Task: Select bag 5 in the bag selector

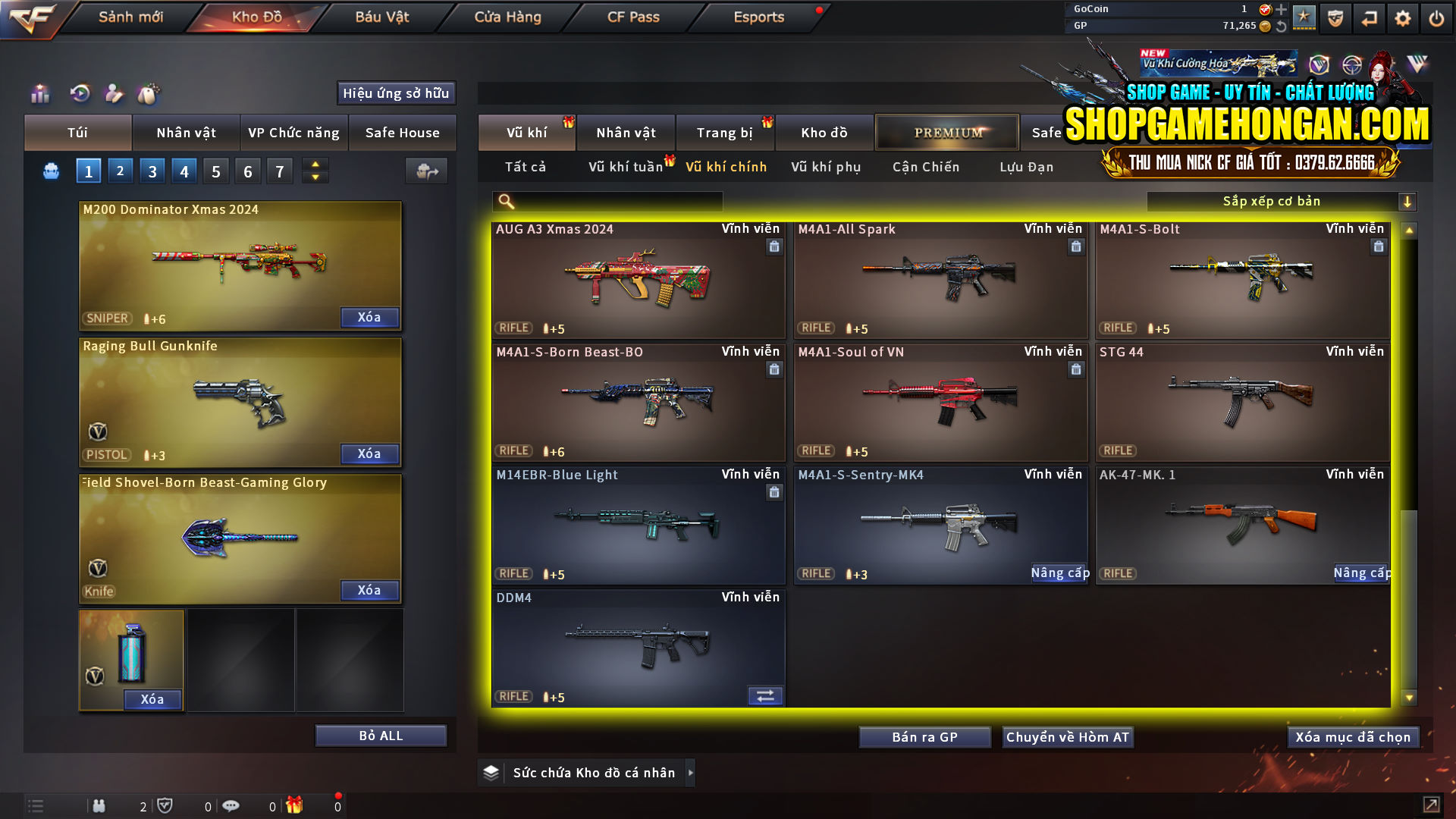Action: 215,171
